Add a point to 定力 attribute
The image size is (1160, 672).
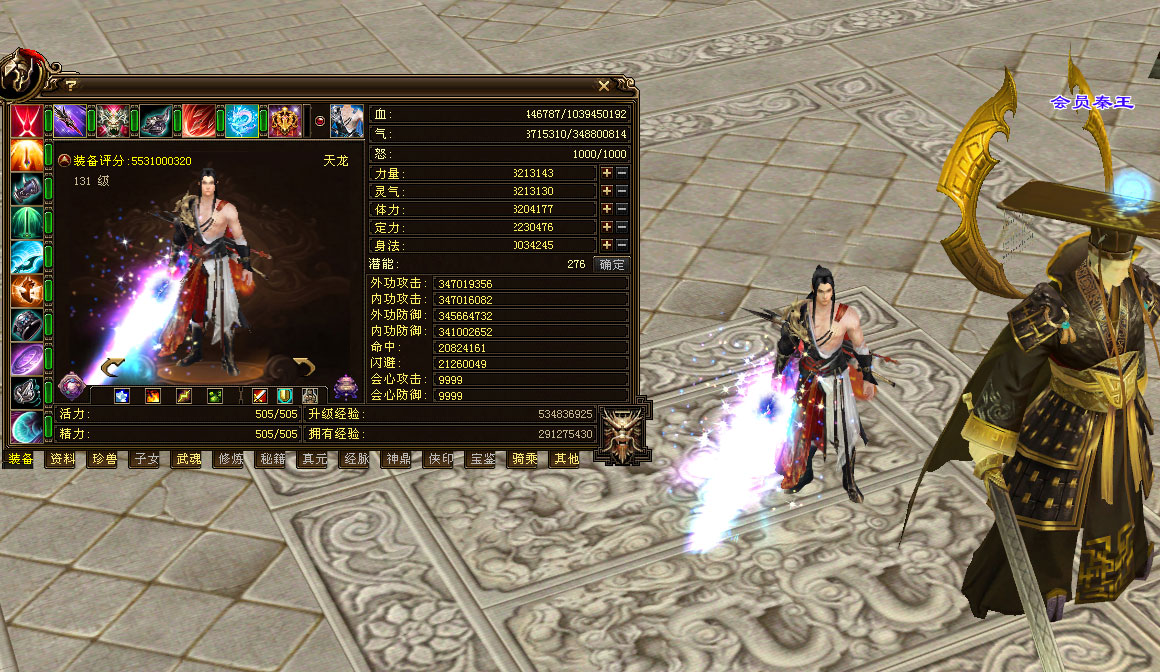[606, 227]
